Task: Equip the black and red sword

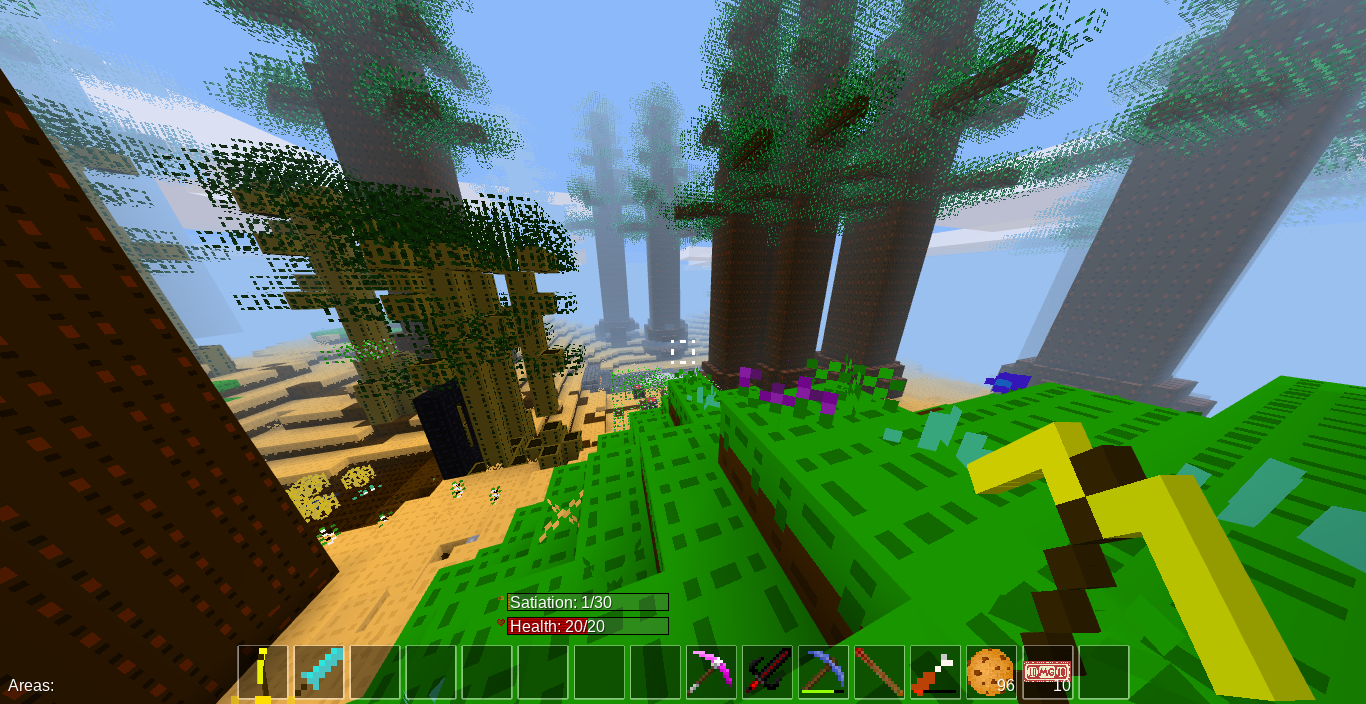Action: [x=767, y=672]
